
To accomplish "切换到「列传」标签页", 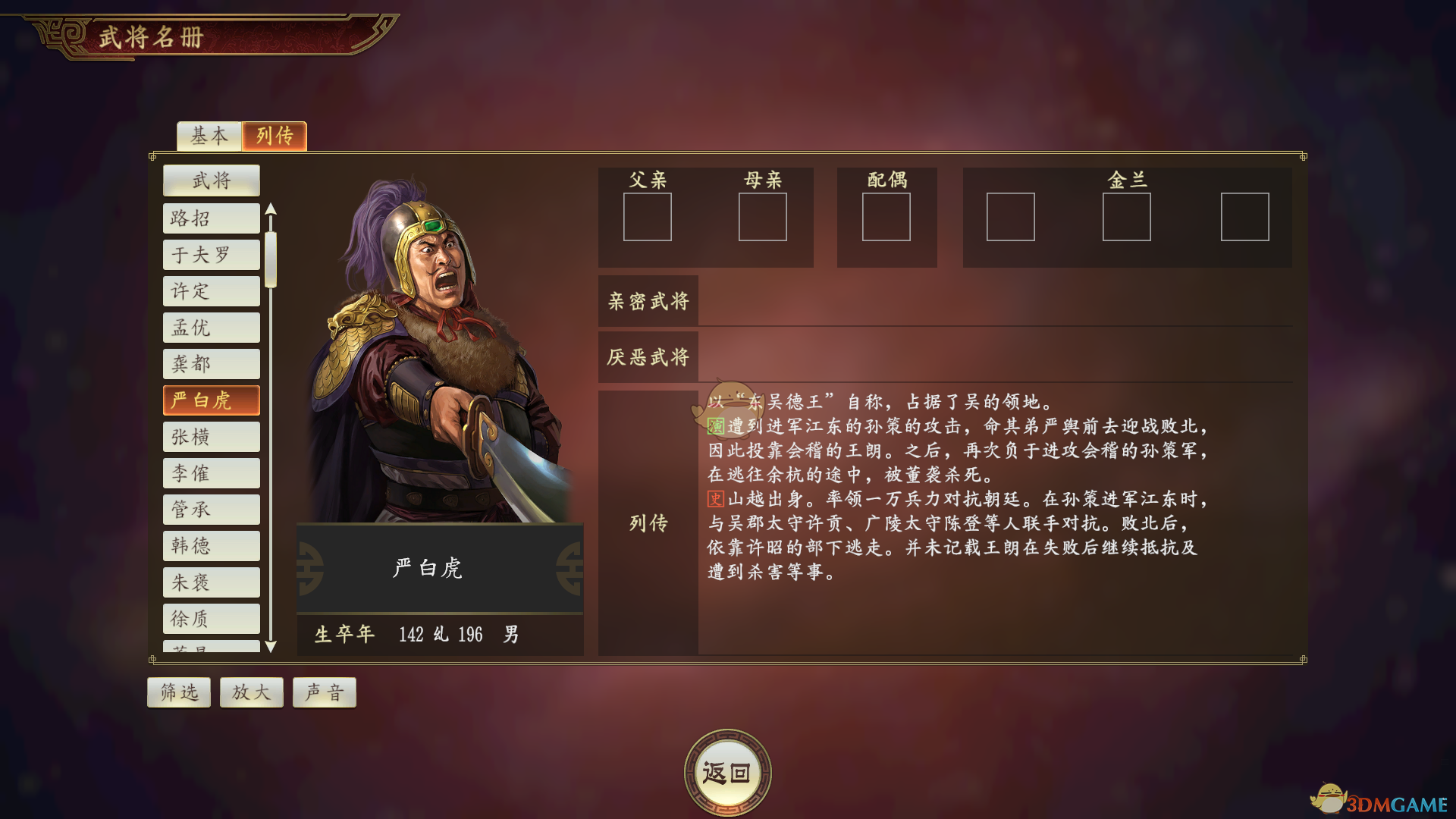I will click(274, 136).
